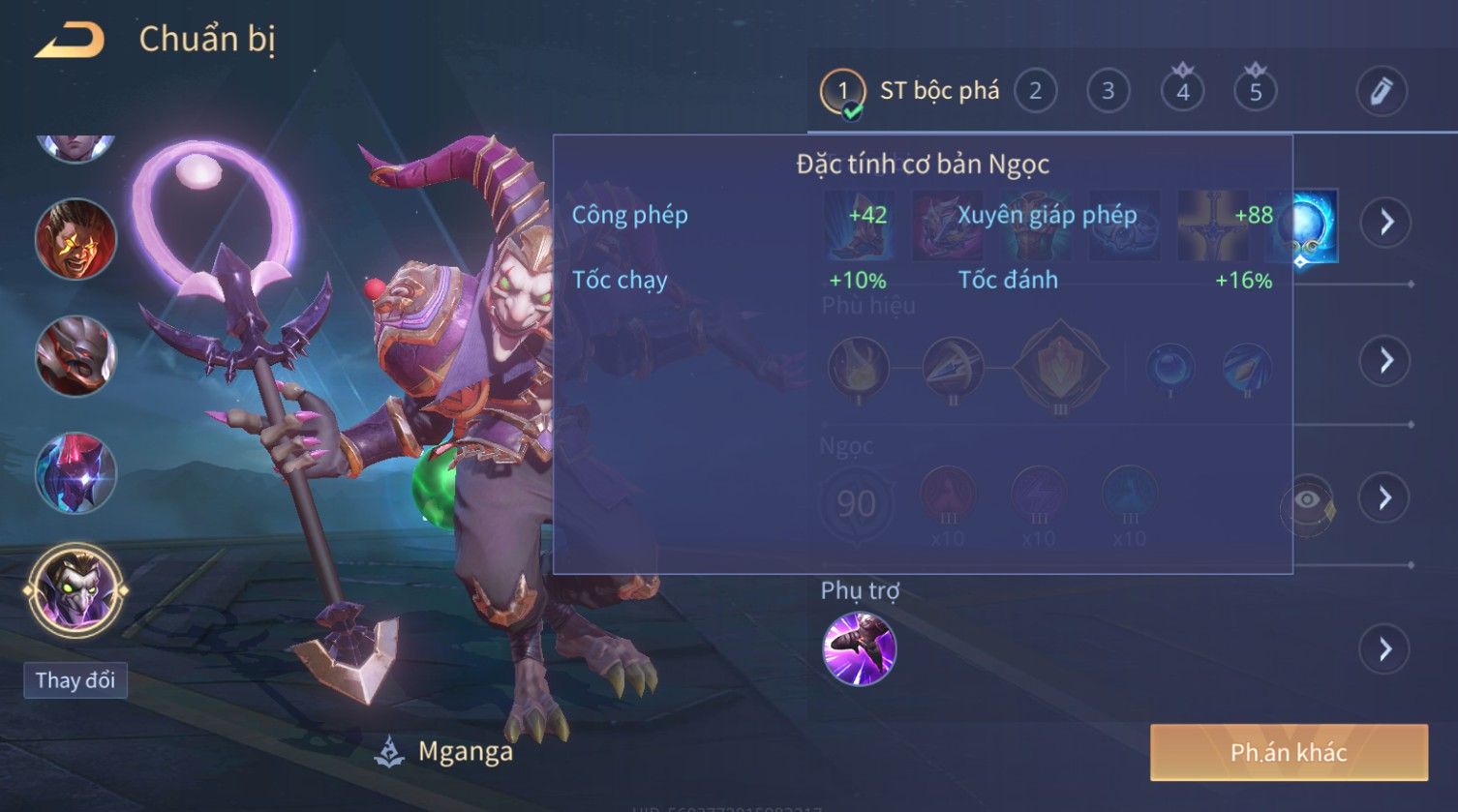
Task: Open the equipment build details arrow
Action: tap(1385, 223)
